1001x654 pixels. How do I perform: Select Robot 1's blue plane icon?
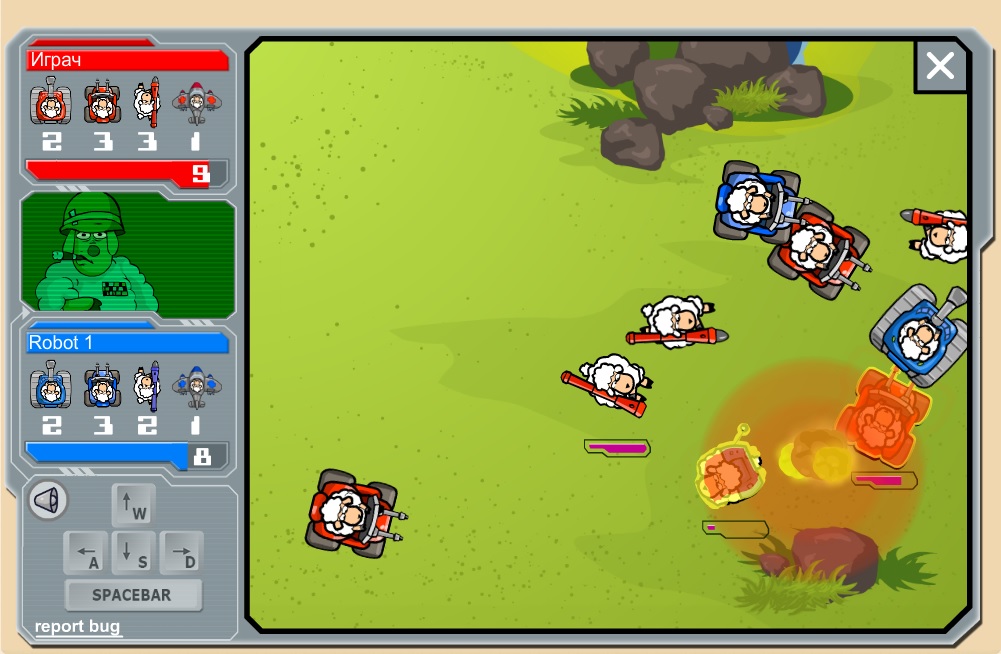point(196,386)
